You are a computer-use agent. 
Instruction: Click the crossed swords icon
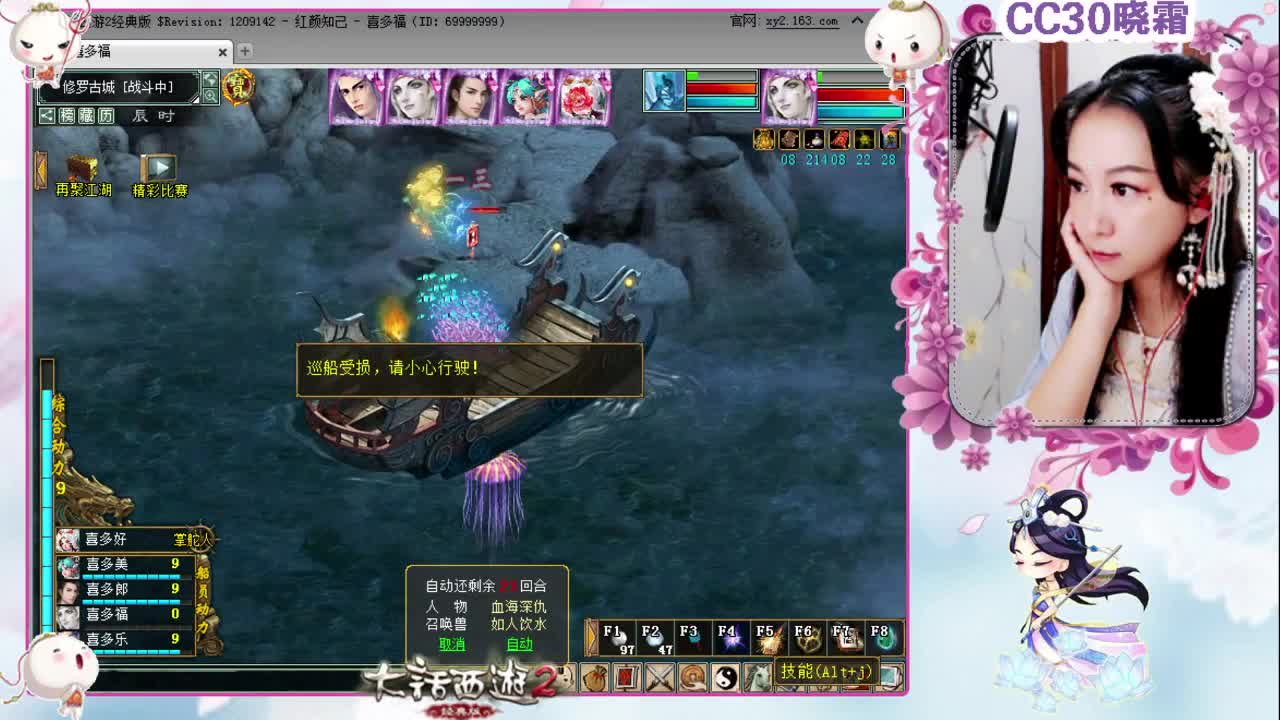(659, 677)
